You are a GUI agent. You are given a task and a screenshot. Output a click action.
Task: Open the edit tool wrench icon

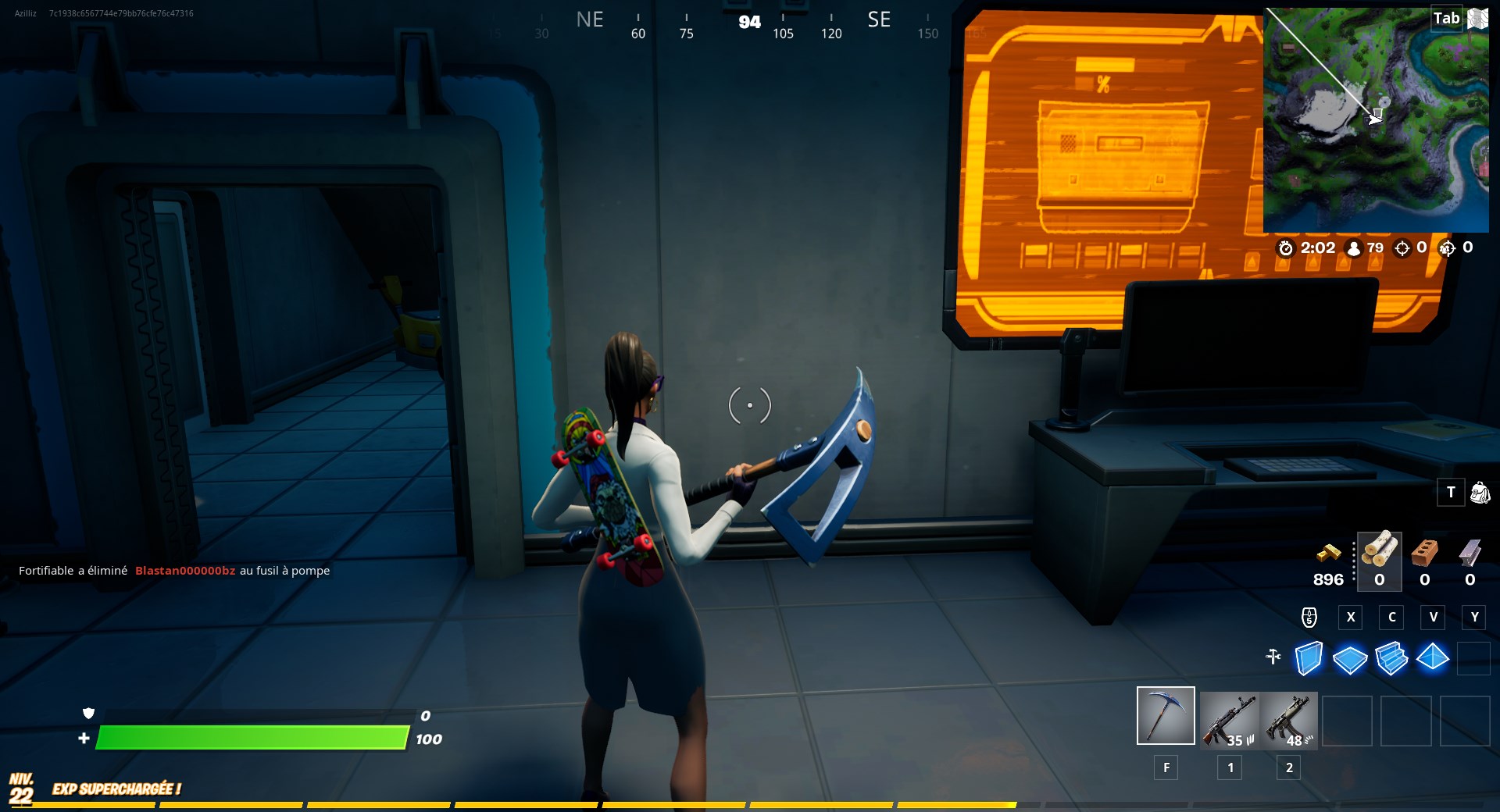1272,658
